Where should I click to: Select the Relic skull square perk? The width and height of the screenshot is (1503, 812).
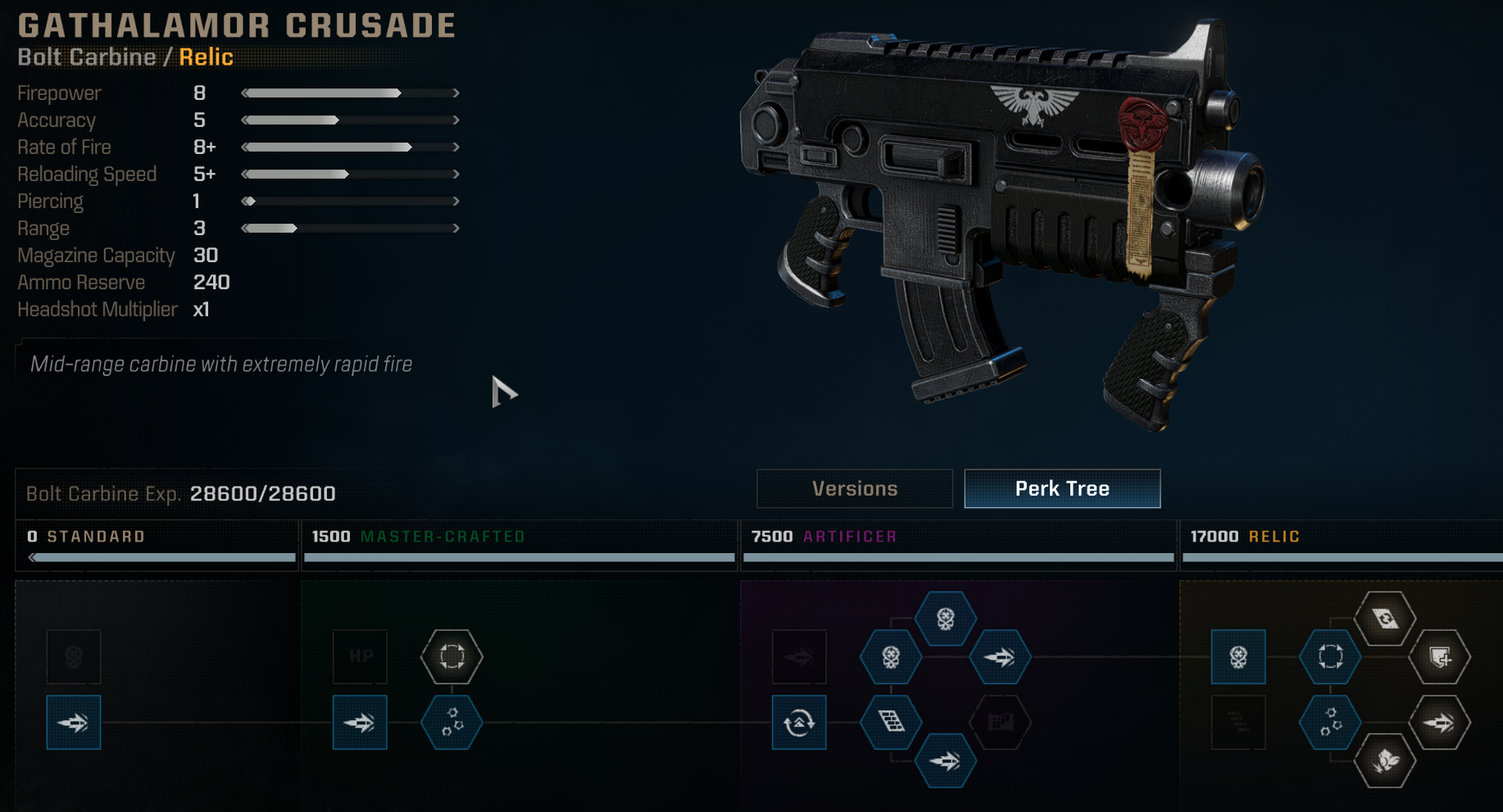point(1238,656)
